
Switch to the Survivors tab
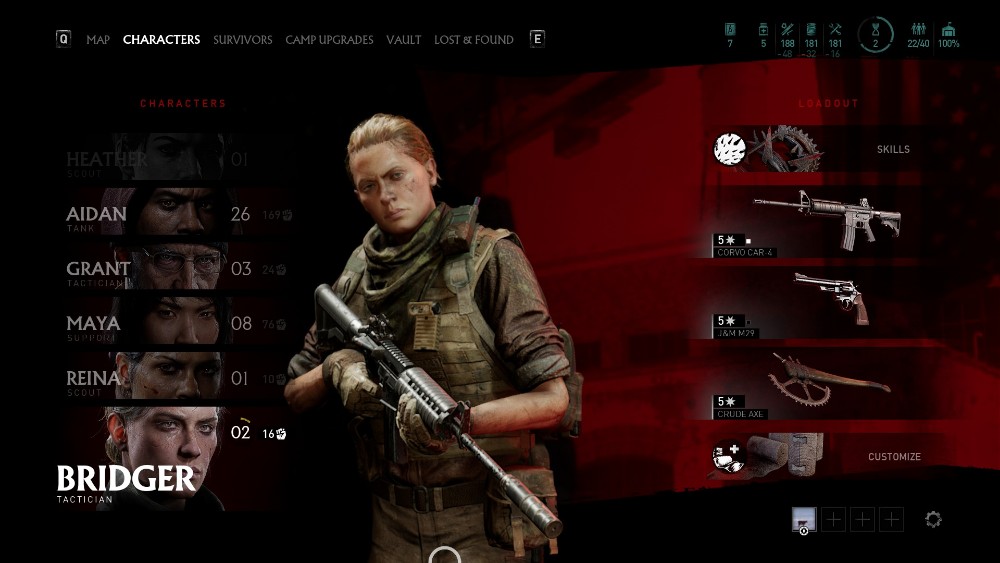click(x=242, y=40)
